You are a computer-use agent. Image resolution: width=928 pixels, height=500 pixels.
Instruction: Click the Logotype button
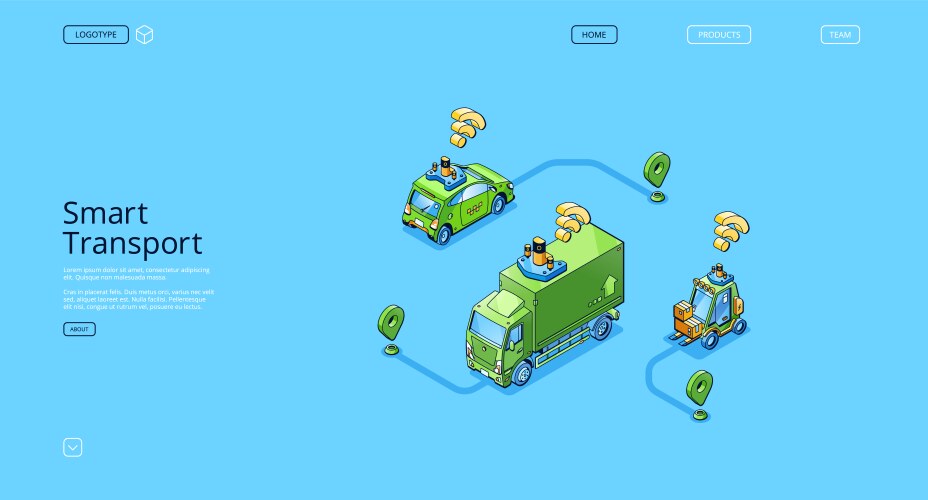96,35
